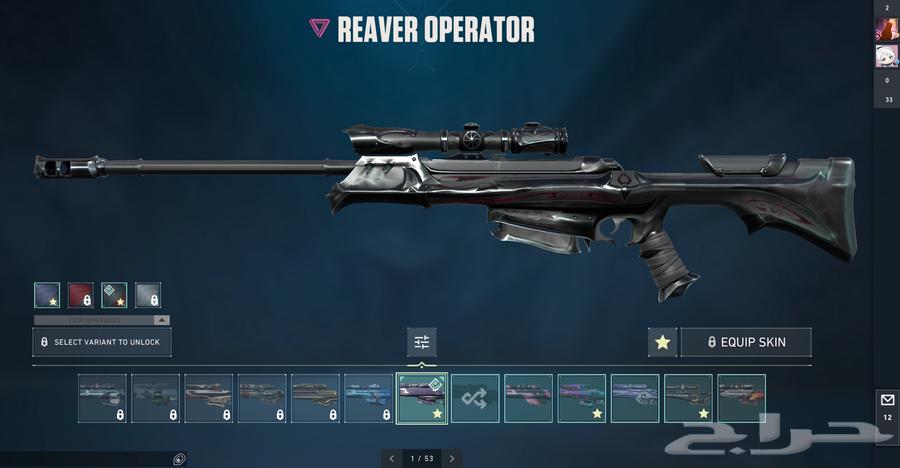Select the locked blue Operator skin thumbnail
The height and width of the screenshot is (468, 900).
[x=368, y=398]
